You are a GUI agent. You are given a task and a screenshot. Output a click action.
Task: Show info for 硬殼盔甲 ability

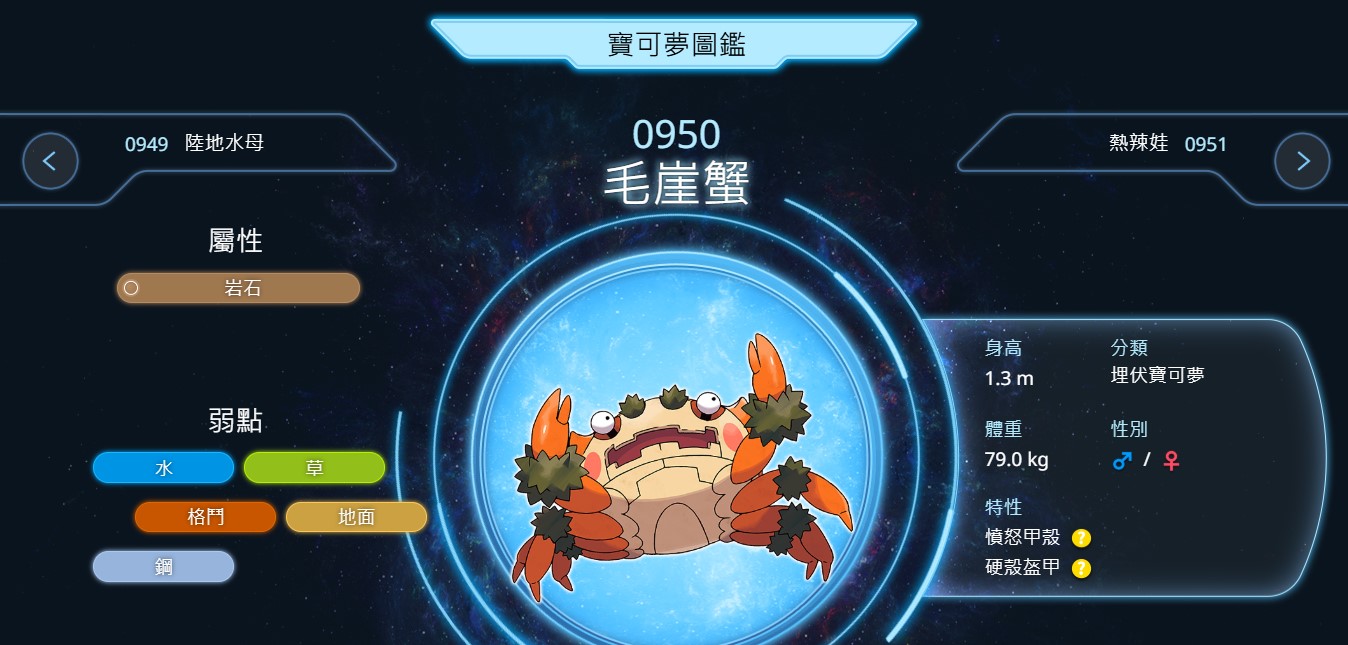(x=1081, y=569)
